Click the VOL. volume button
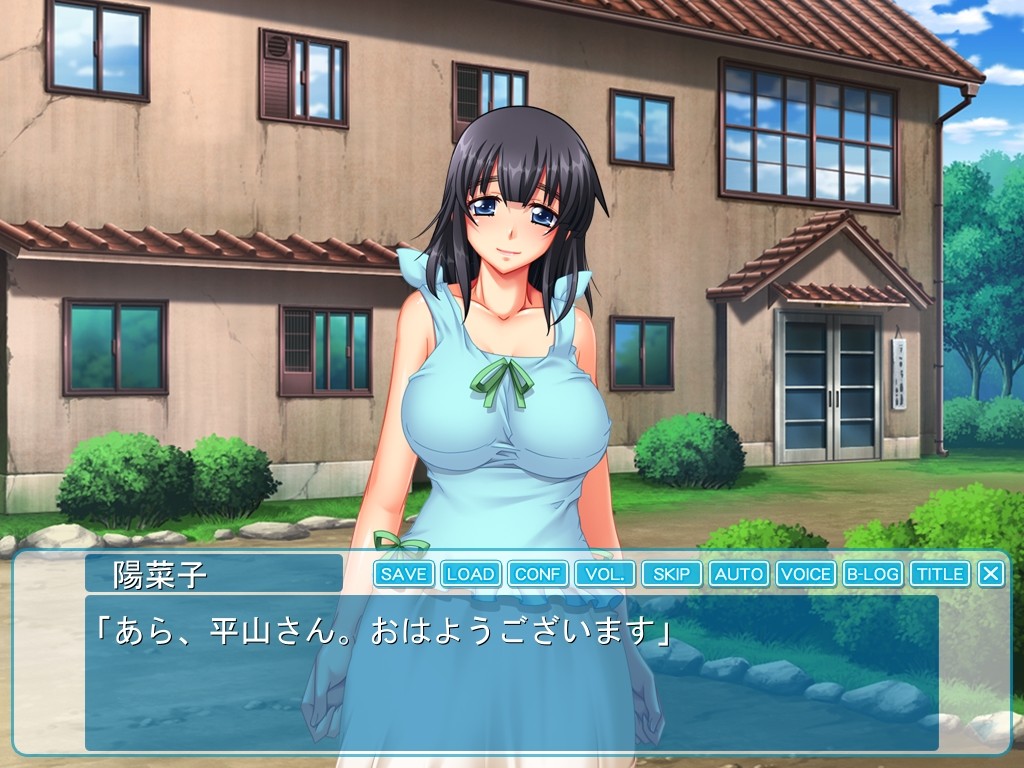 [x=605, y=574]
